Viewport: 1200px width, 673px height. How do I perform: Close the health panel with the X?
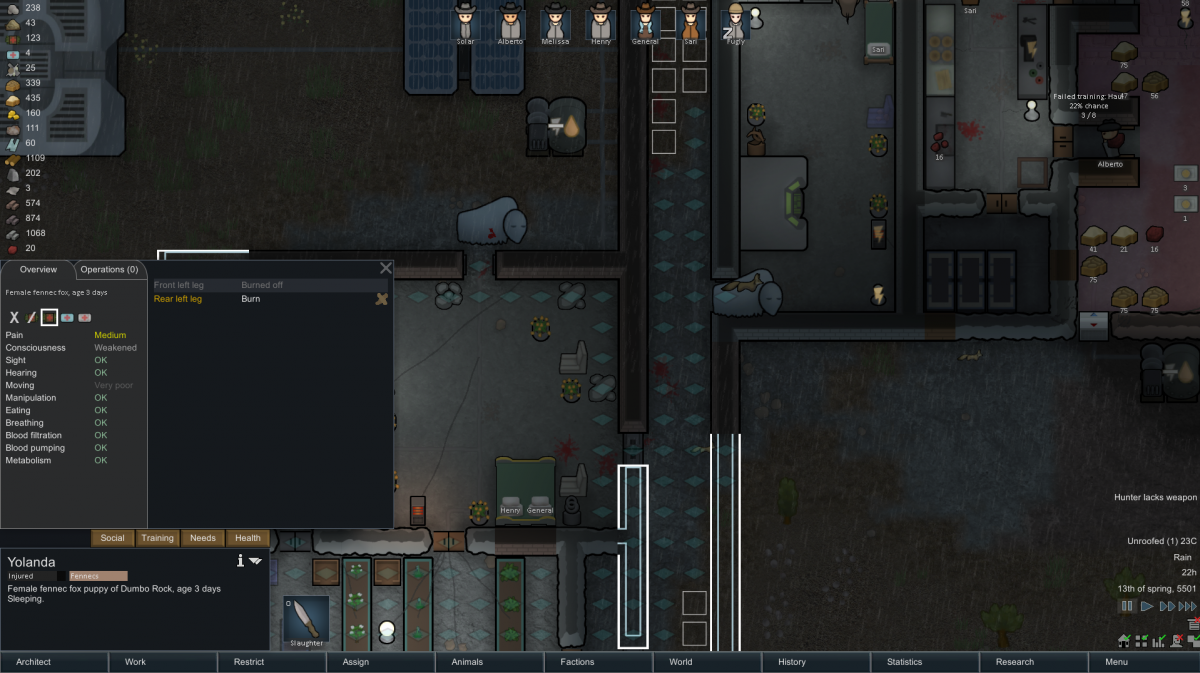click(x=386, y=268)
